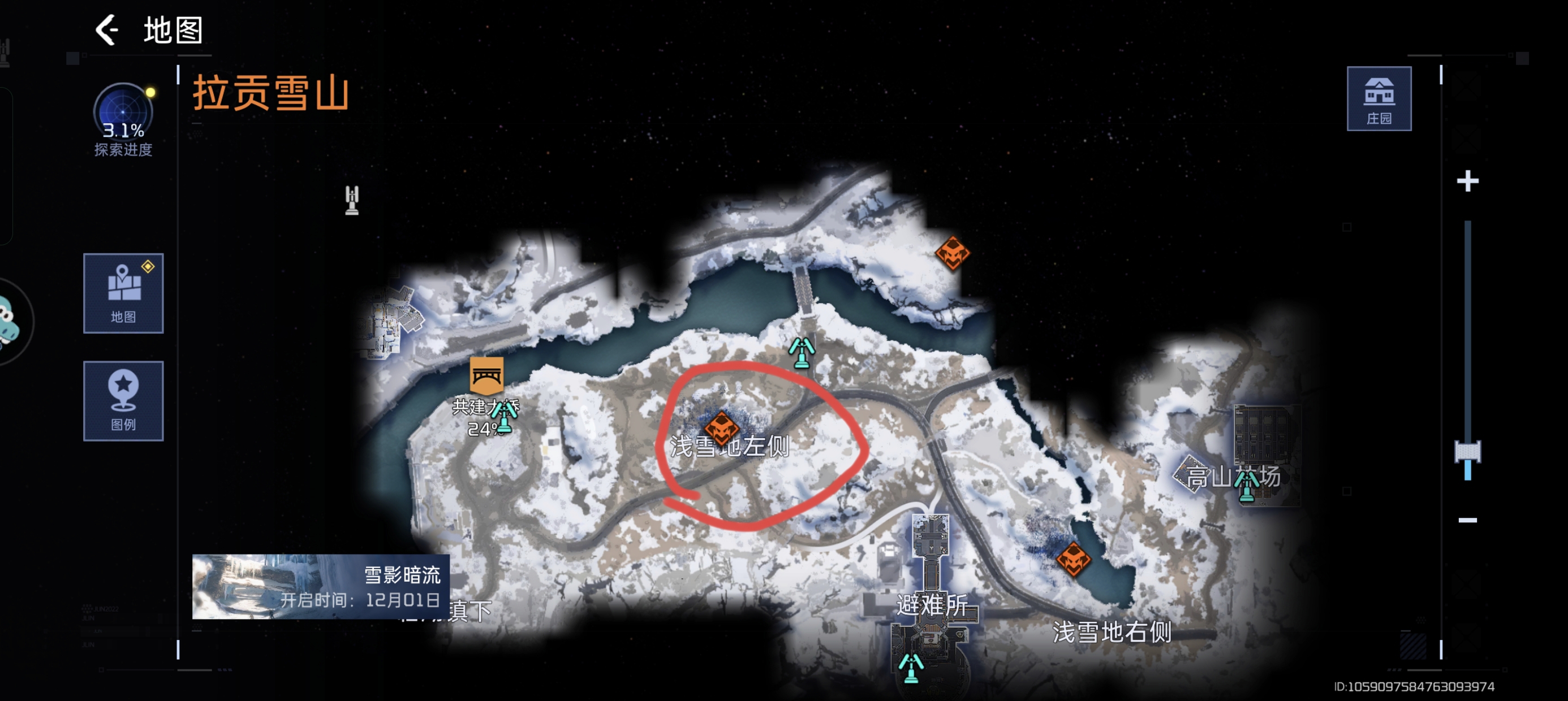Viewport: 1568px width, 701px height.
Task: Open the 雪影暗流 event banner
Action: tap(321, 586)
